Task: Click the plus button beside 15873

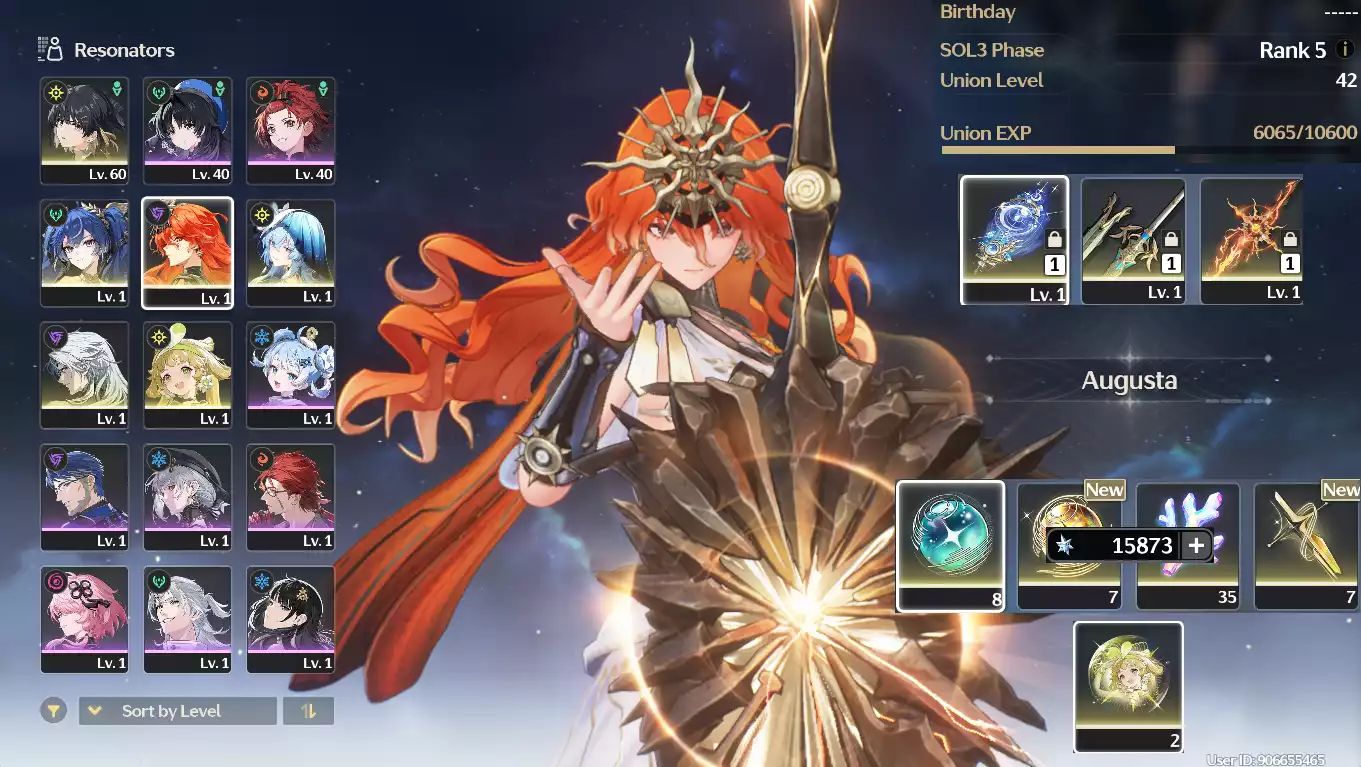Action: tap(1196, 545)
